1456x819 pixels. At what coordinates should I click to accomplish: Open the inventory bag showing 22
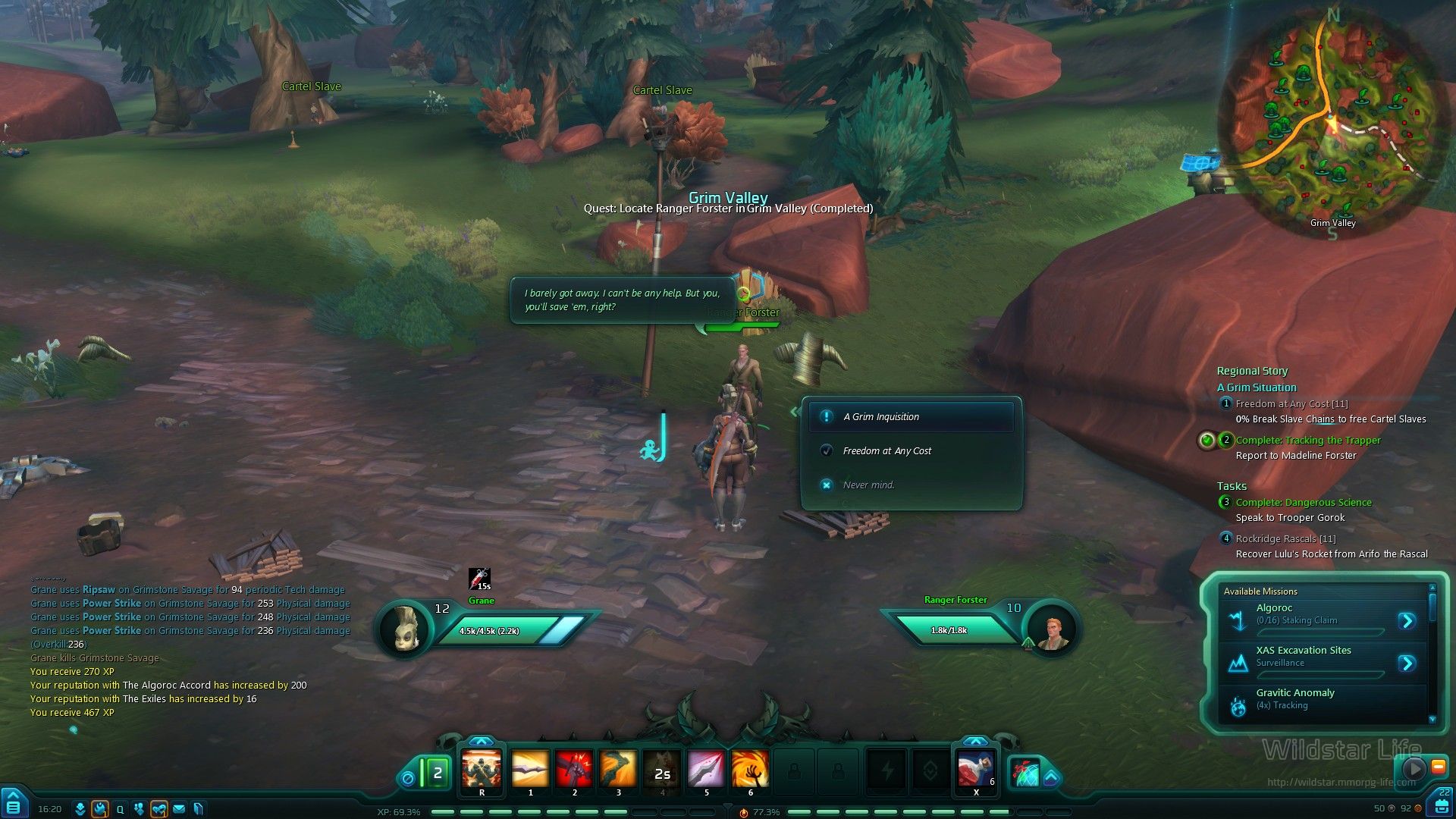1442,802
